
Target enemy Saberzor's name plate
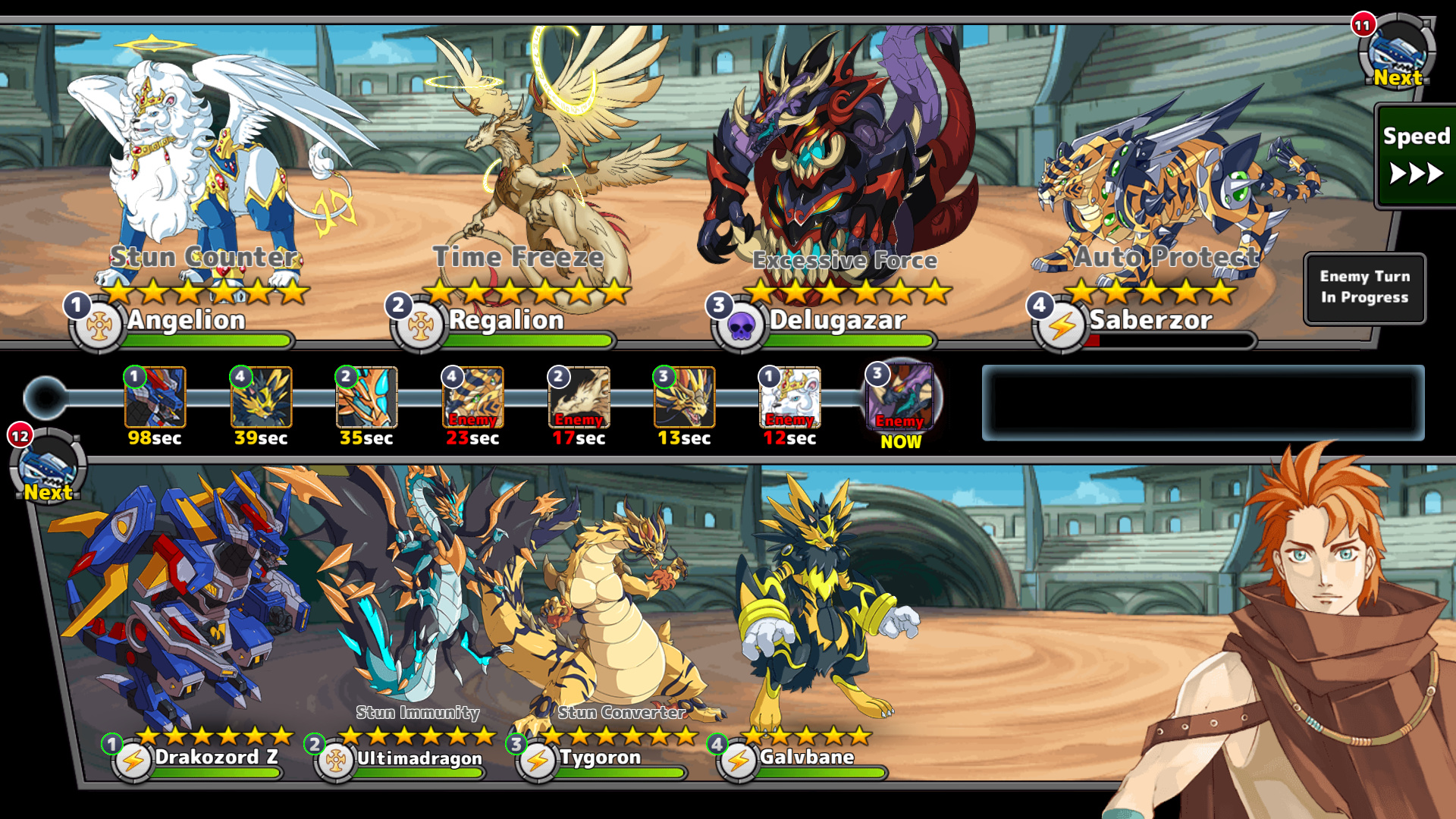1150,321
